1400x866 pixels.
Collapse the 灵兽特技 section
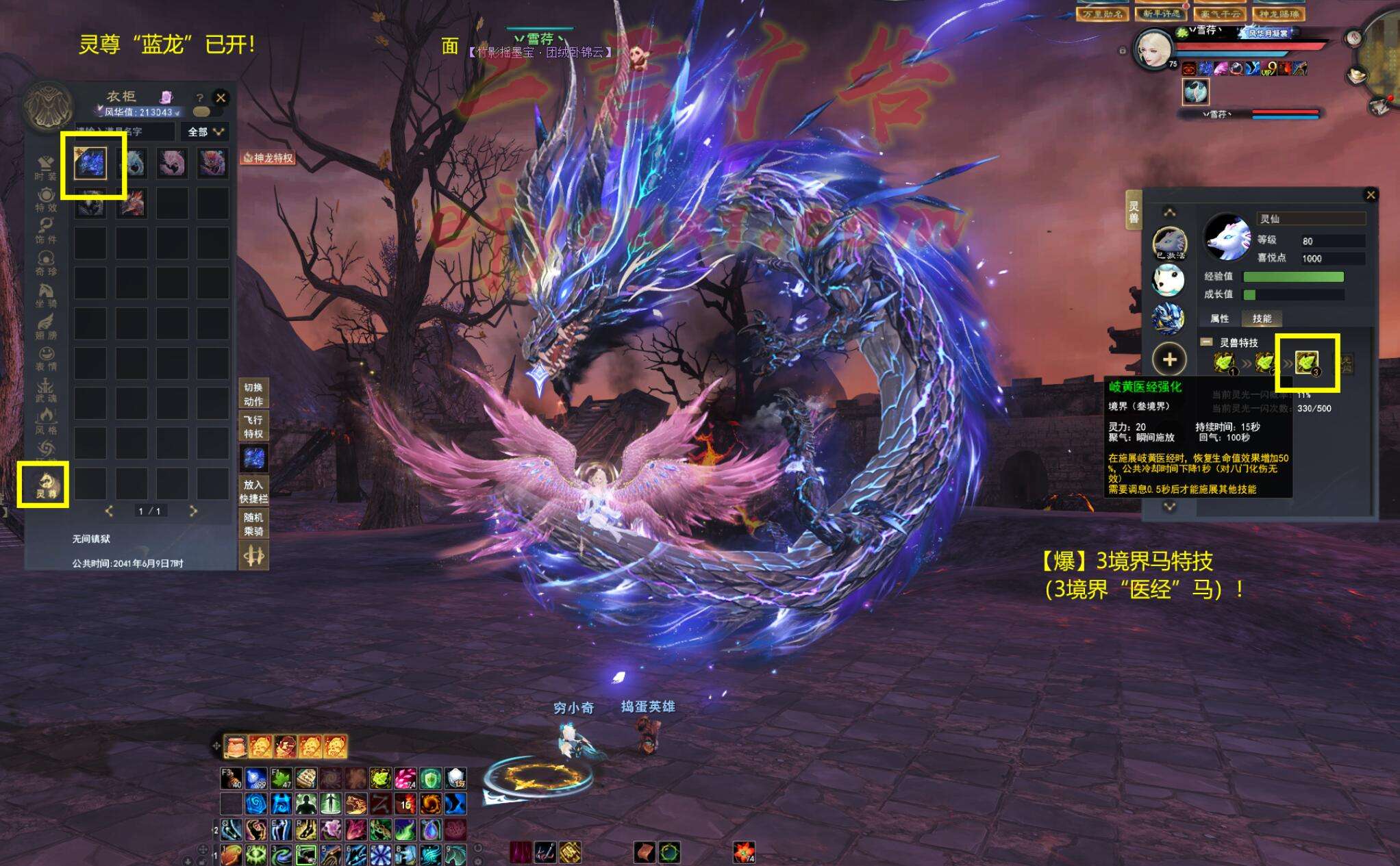pos(1206,342)
